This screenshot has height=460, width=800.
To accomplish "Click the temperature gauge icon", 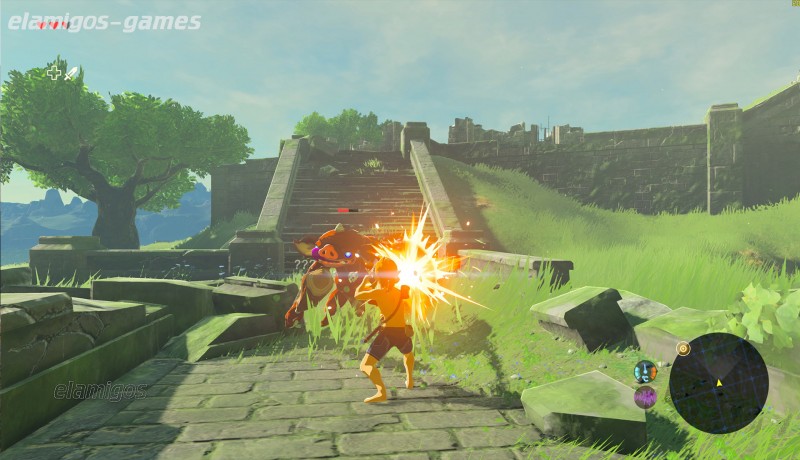I will [x=645, y=371].
